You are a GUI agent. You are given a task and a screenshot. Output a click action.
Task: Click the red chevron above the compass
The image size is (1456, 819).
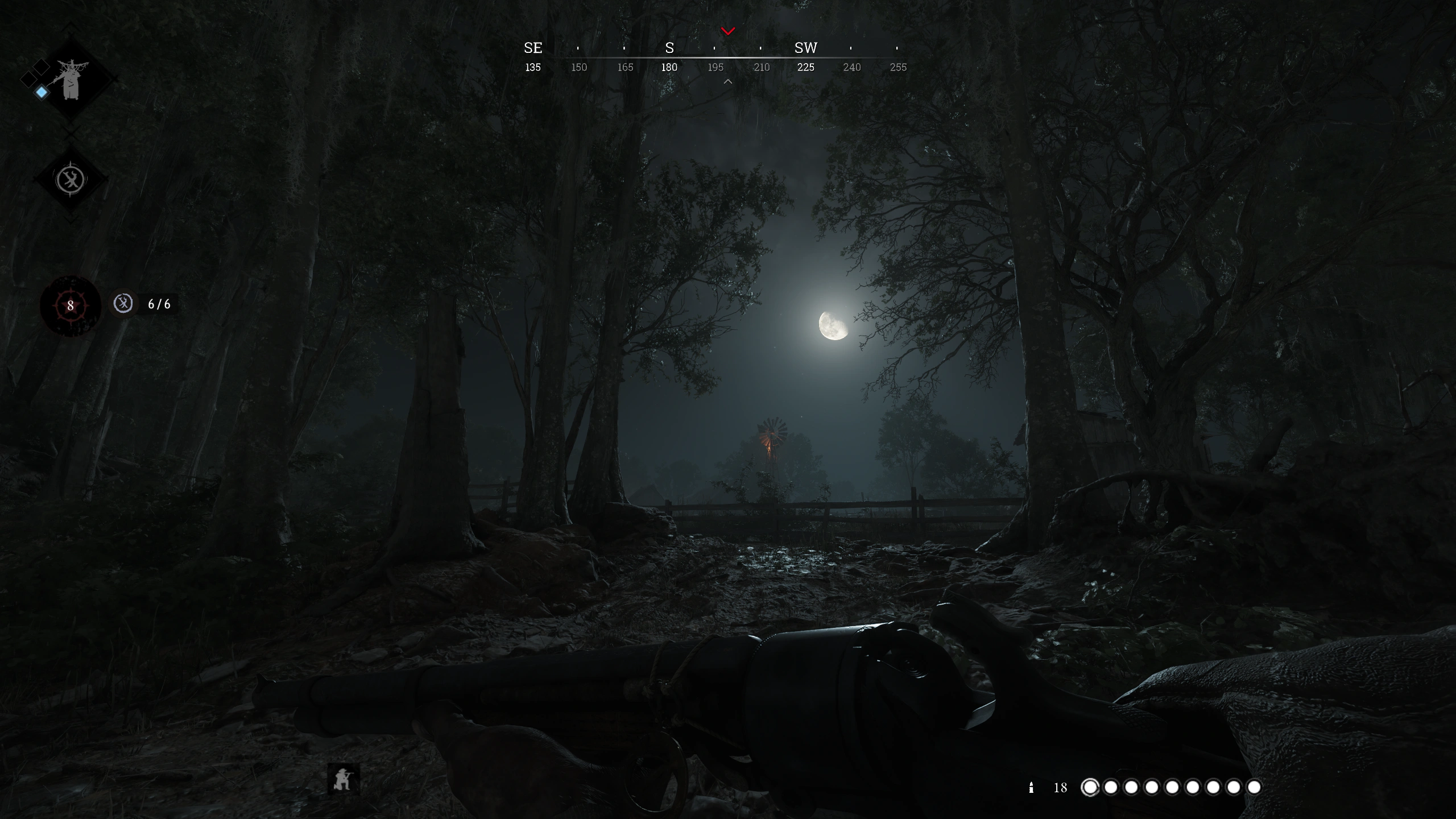point(727,31)
